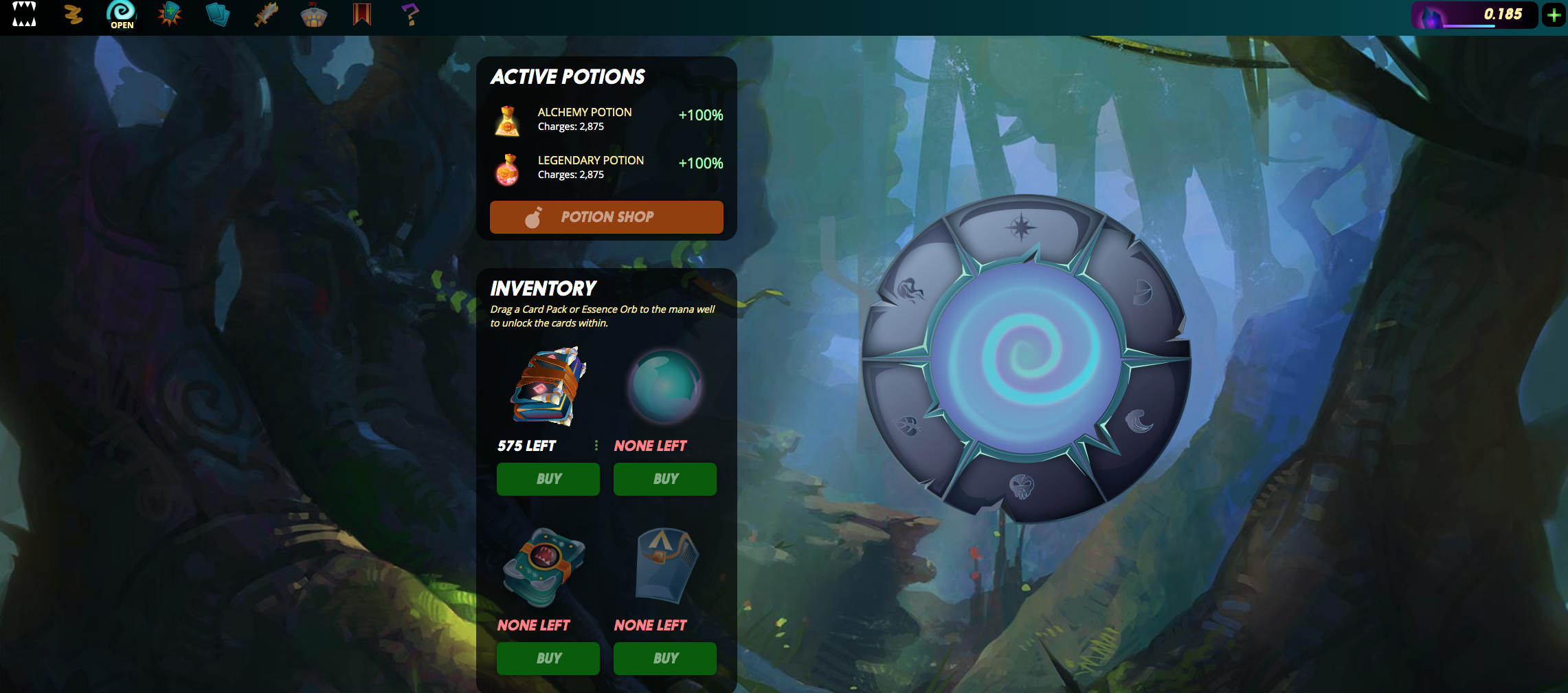Screen dimensions: 1568x693
Task: Open your card collection icon
Action: click(x=218, y=14)
